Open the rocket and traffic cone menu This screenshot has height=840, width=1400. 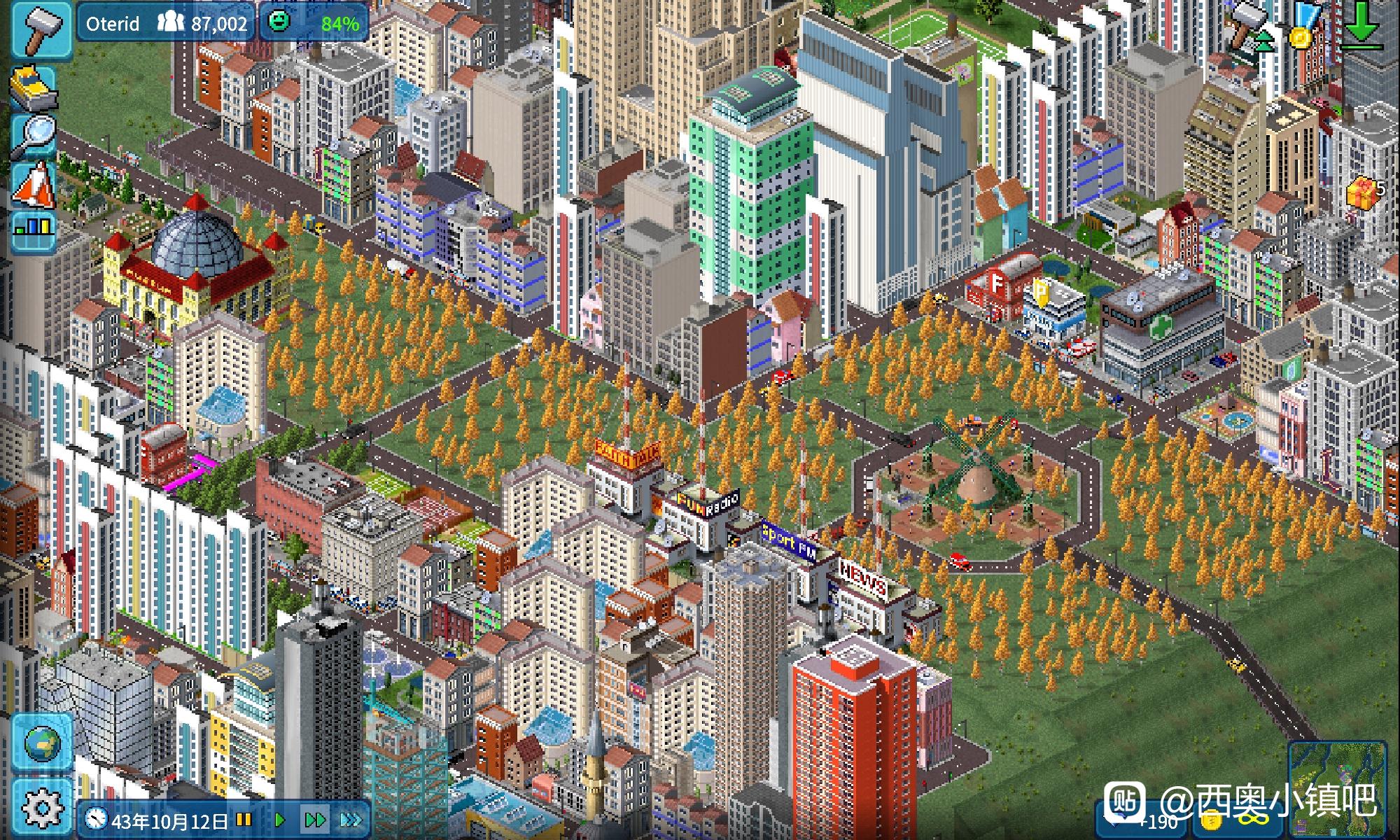tap(33, 185)
